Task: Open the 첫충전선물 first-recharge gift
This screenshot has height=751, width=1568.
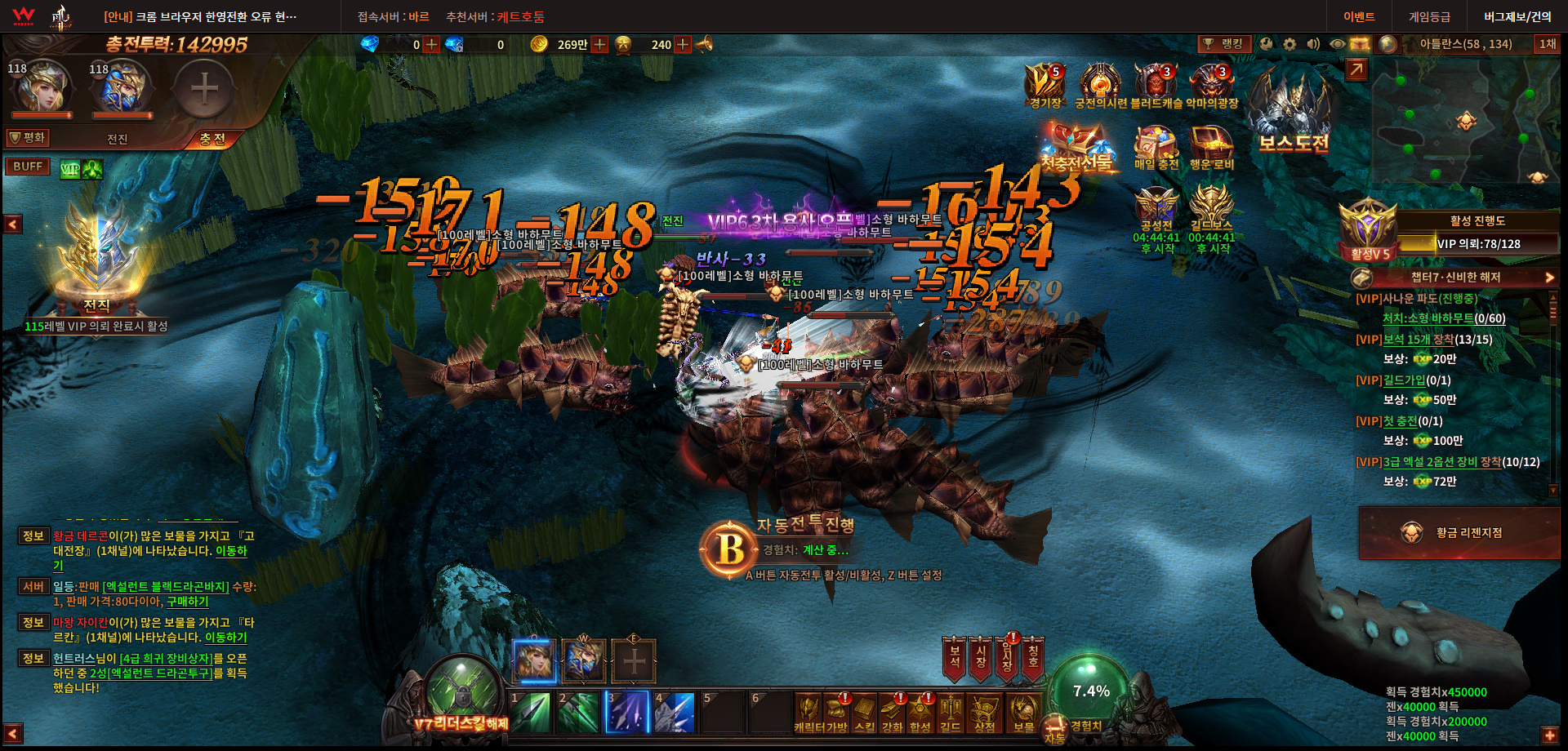Action: 1076,147
